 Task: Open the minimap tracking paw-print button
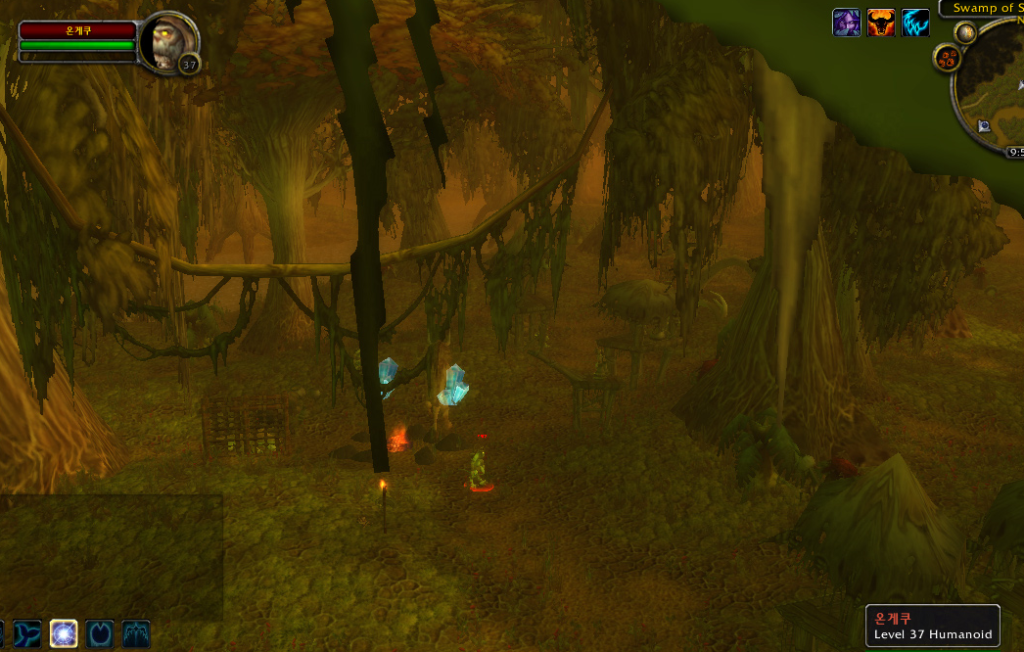(x=947, y=58)
